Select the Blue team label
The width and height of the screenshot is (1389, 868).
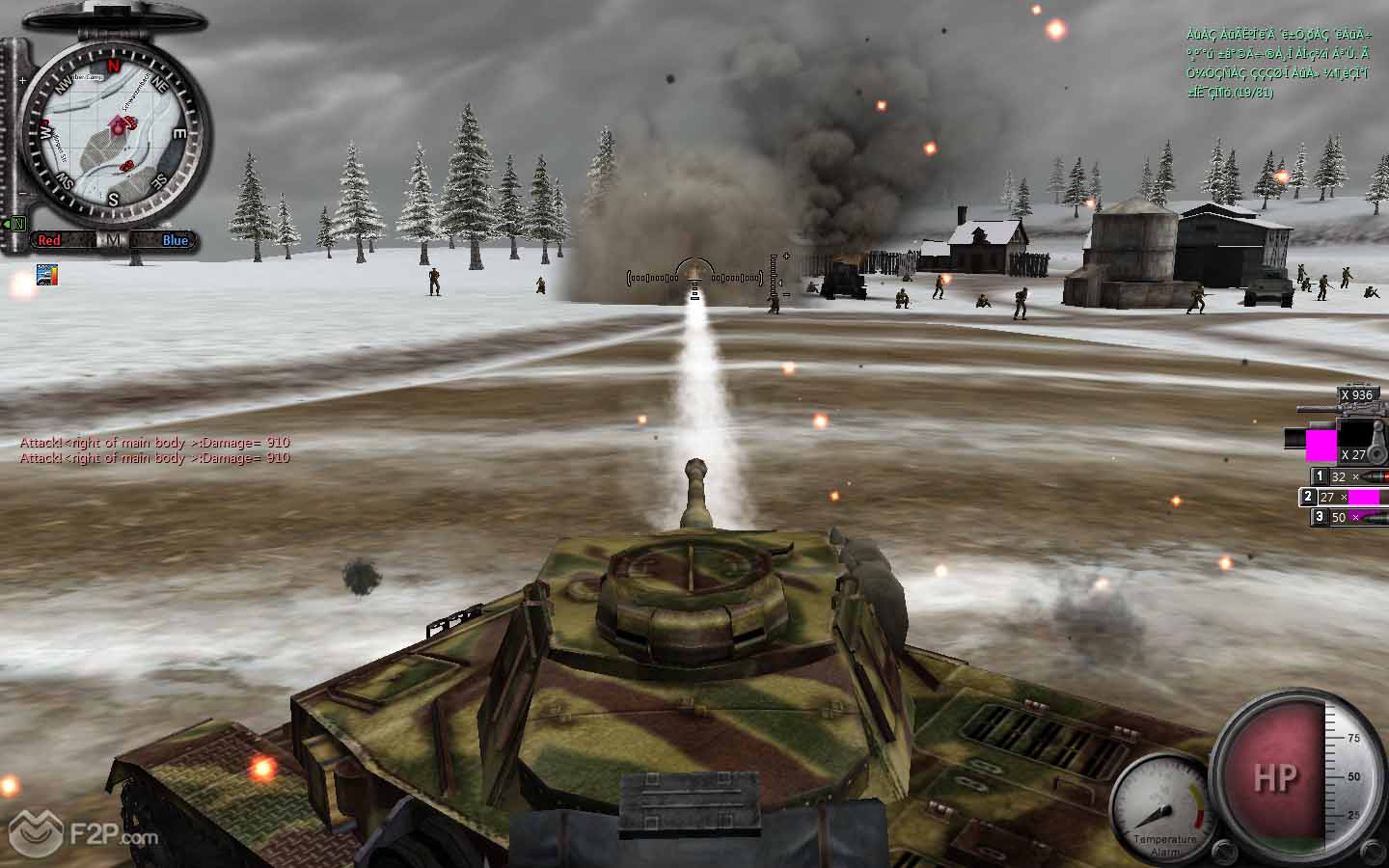click(x=175, y=240)
